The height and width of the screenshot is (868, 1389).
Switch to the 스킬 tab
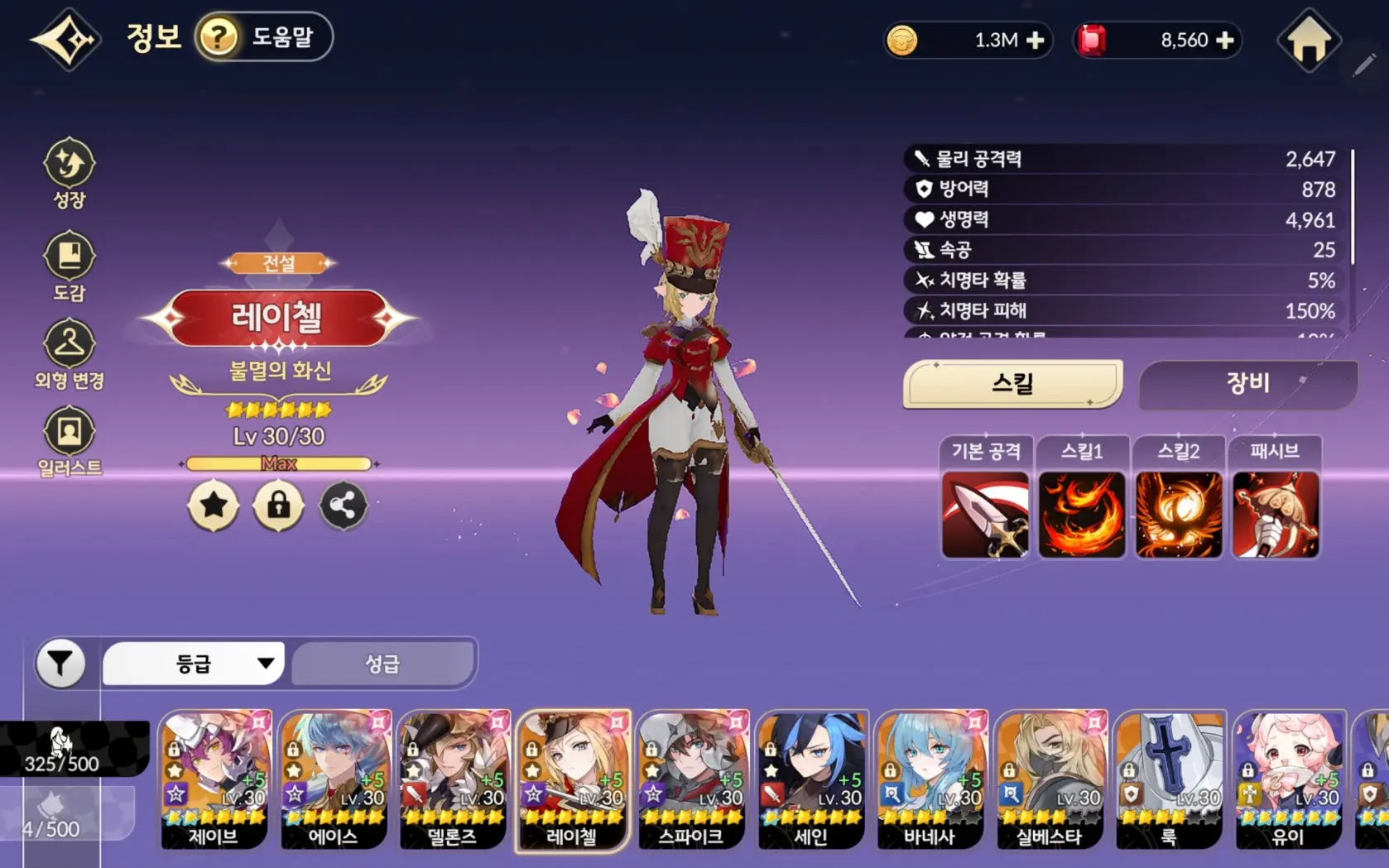coord(1012,384)
